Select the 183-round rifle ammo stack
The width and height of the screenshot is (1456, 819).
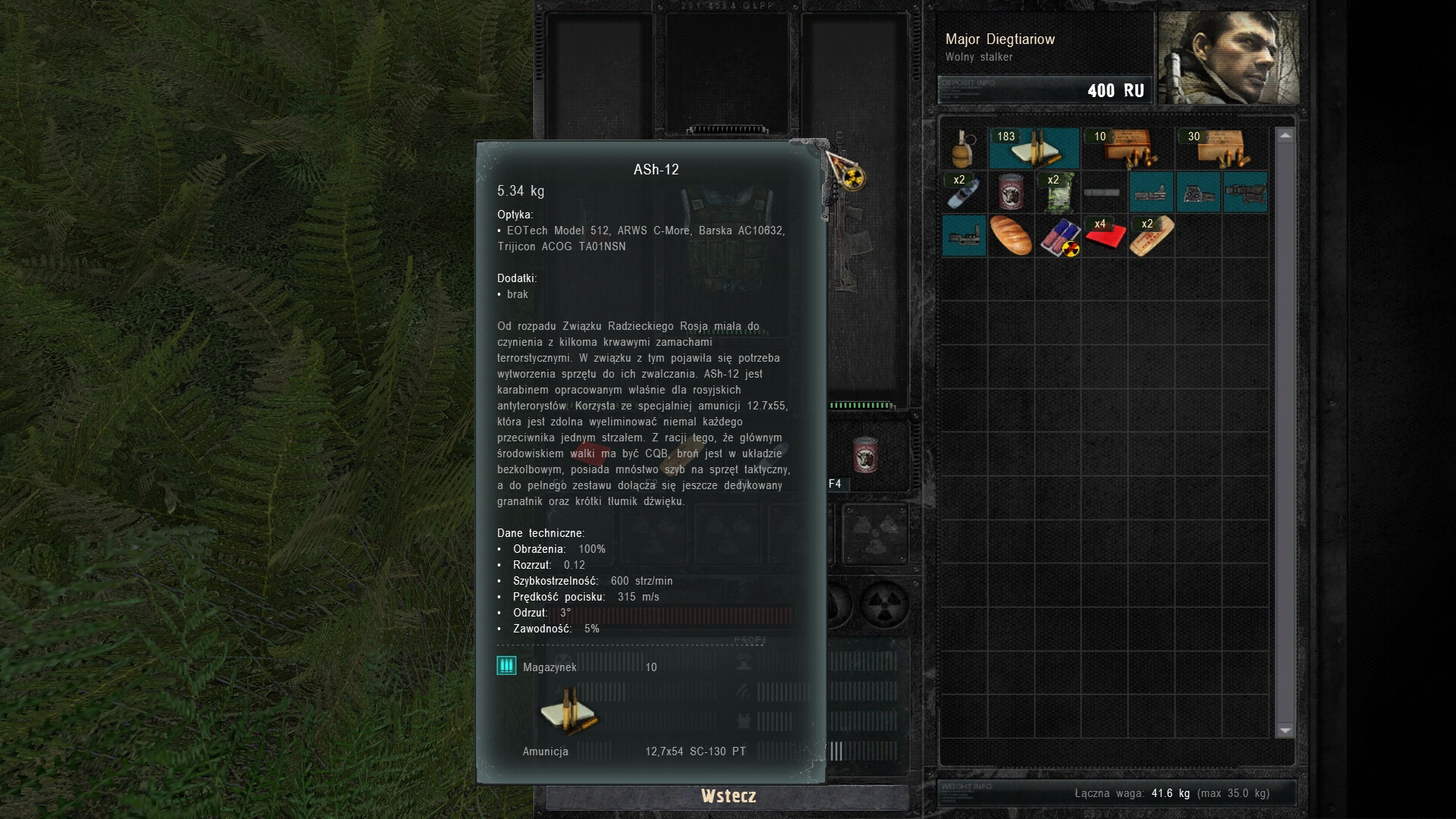click(x=1034, y=148)
